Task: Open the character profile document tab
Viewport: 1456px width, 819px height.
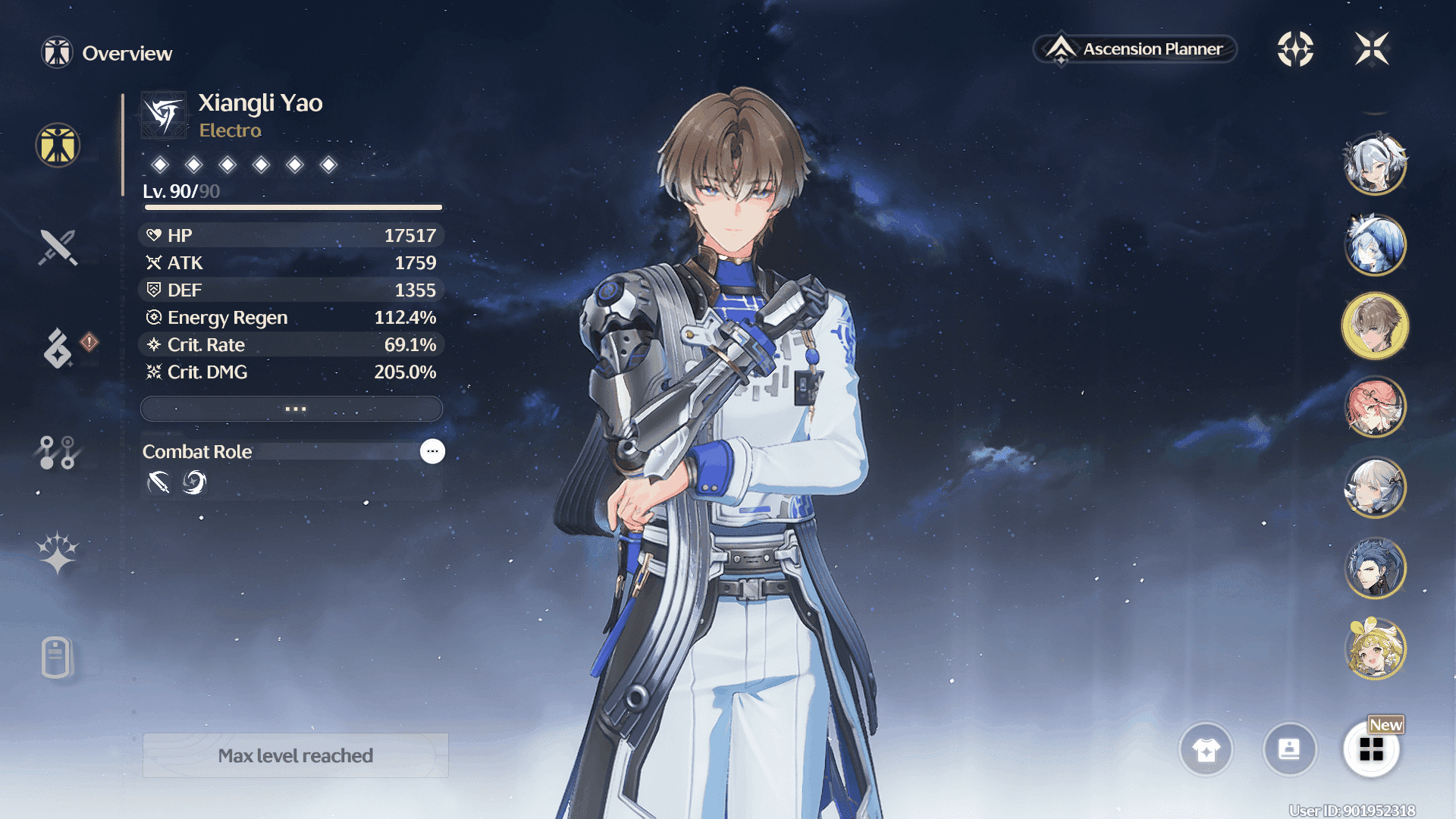Action: 58,657
